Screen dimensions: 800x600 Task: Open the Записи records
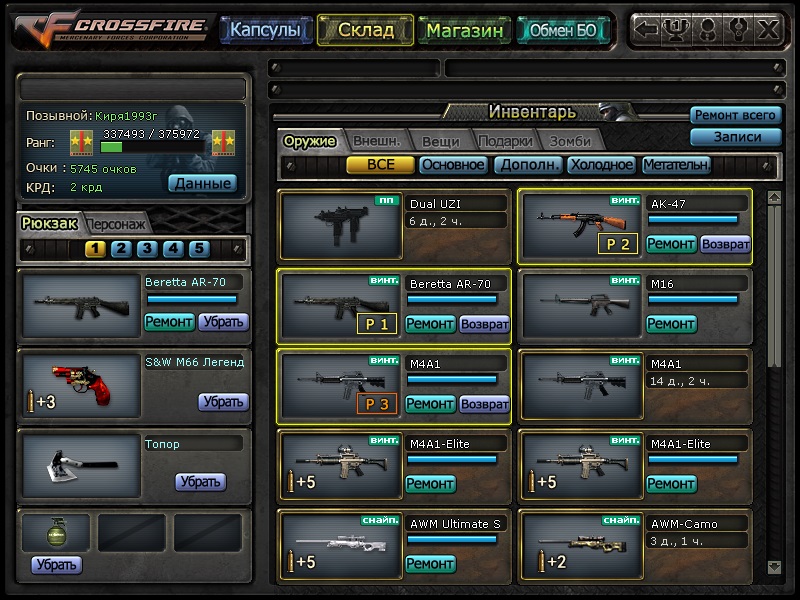click(x=736, y=137)
